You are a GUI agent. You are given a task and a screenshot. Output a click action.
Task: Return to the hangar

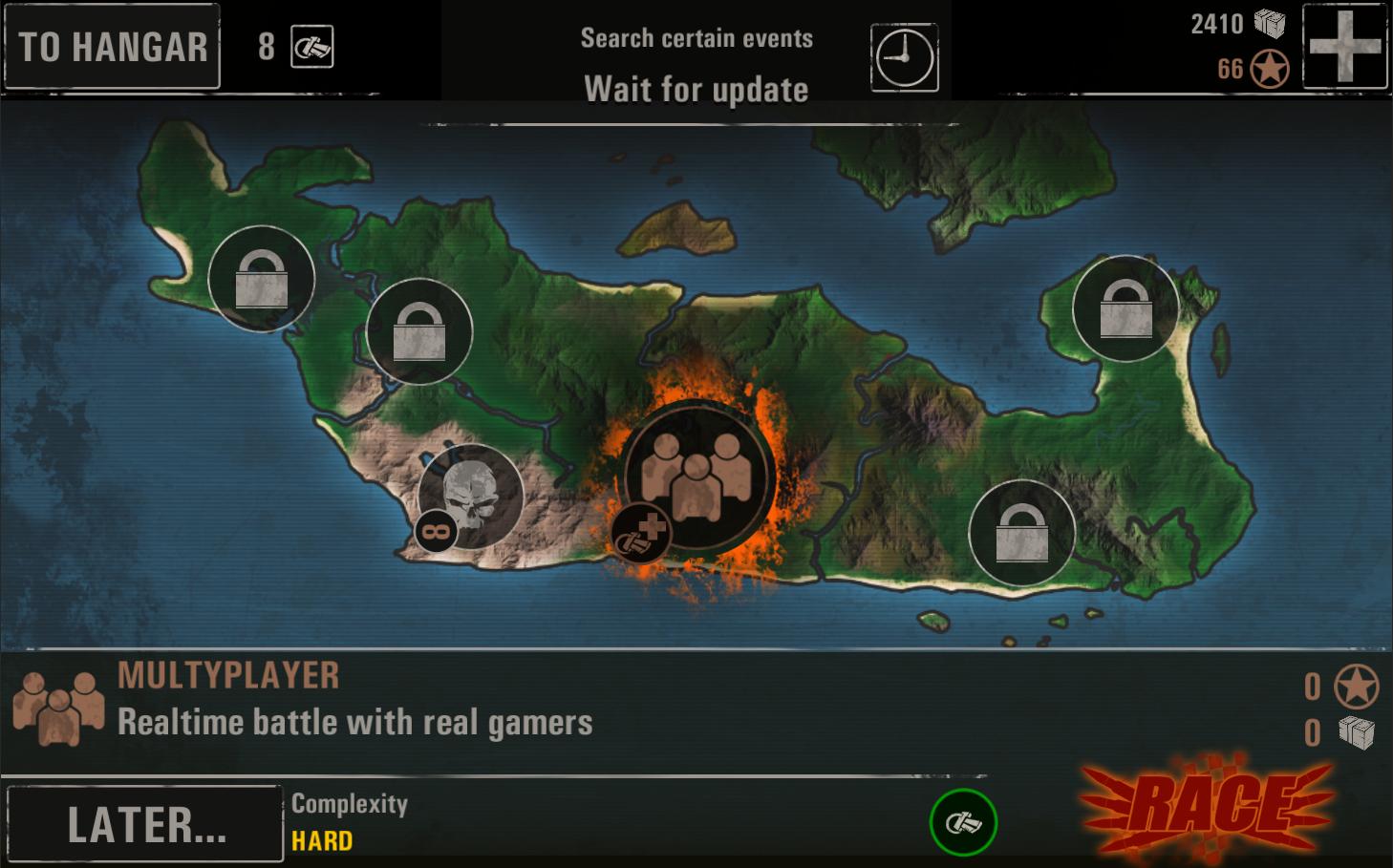tap(113, 47)
